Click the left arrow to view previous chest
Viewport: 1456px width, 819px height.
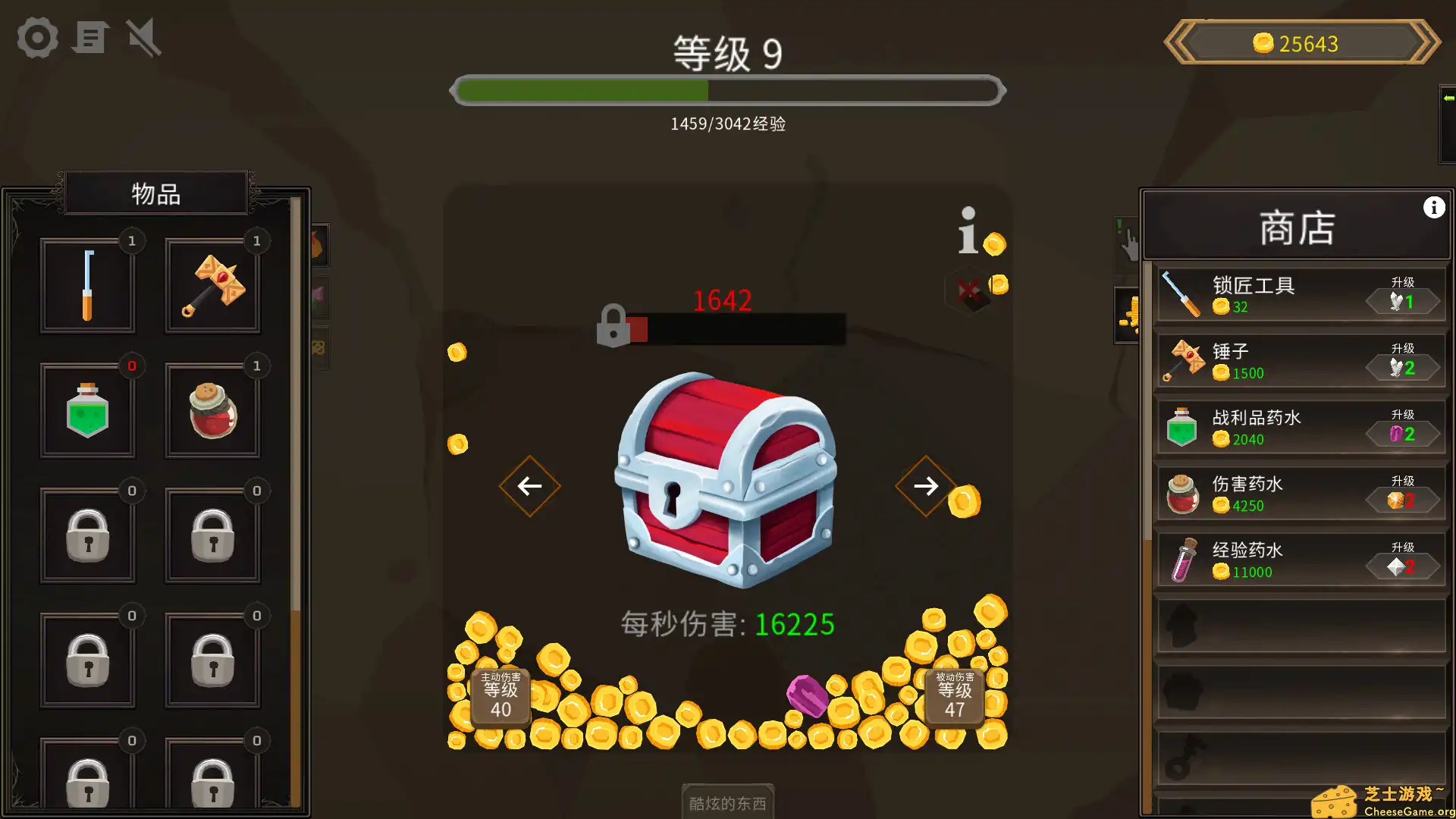(x=529, y=486)
